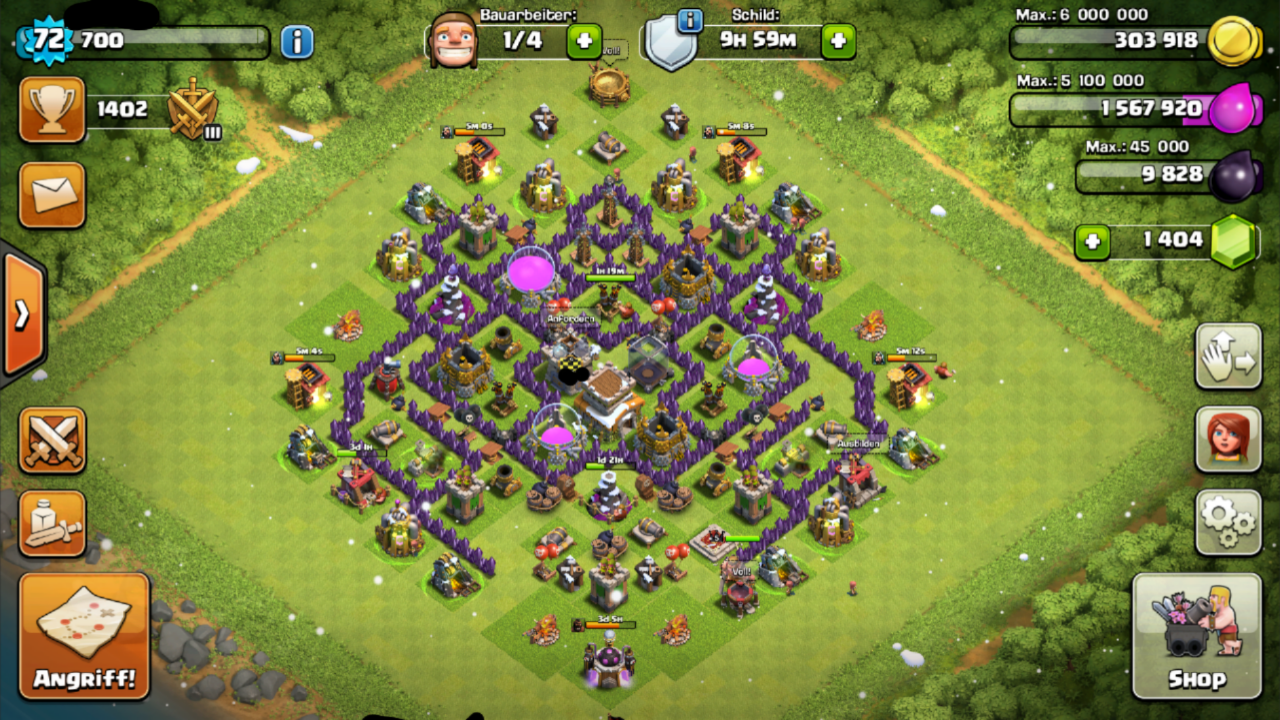The width and height of the screenshot is (1280, 720).
Task: Add shield time with green plus
Action: pyautogui.click(x=838, y=41)
